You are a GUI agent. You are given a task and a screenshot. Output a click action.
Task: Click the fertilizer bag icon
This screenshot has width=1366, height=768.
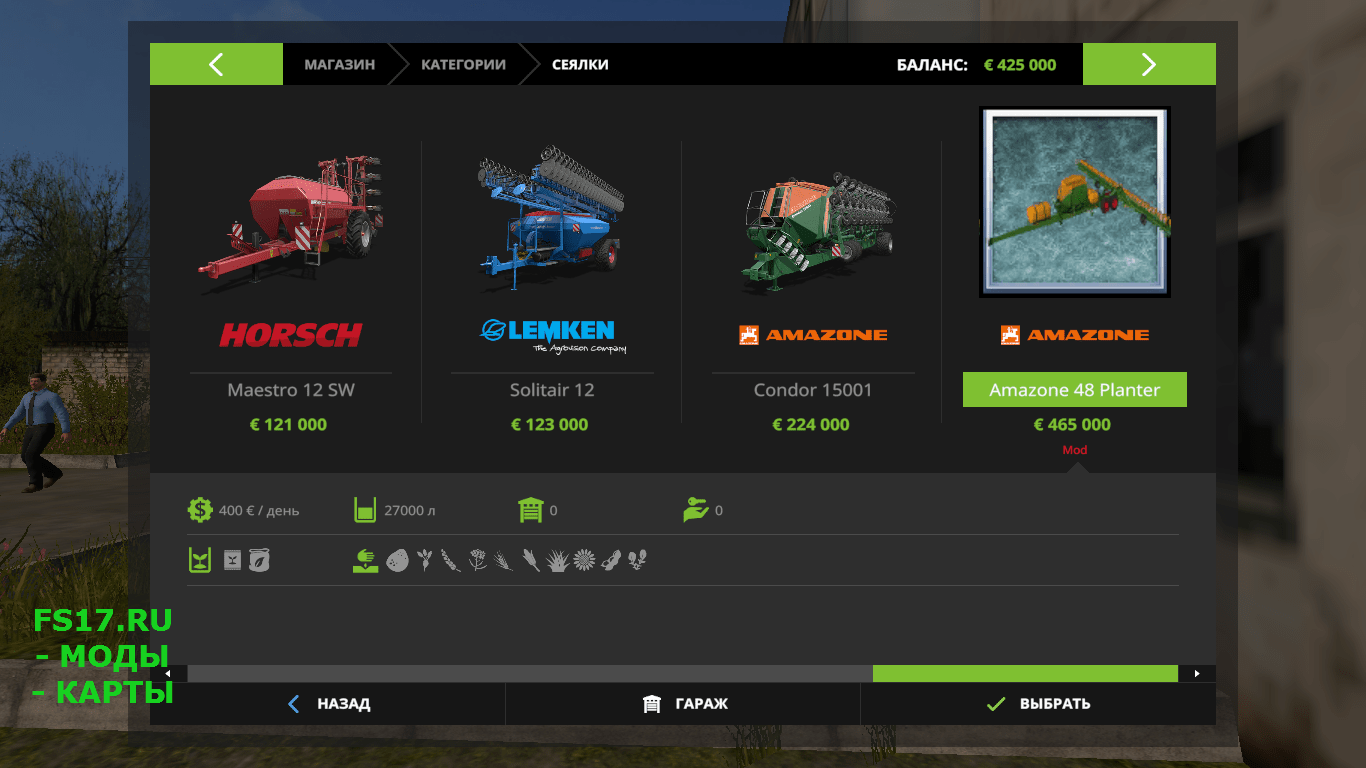tap(259, 560)
